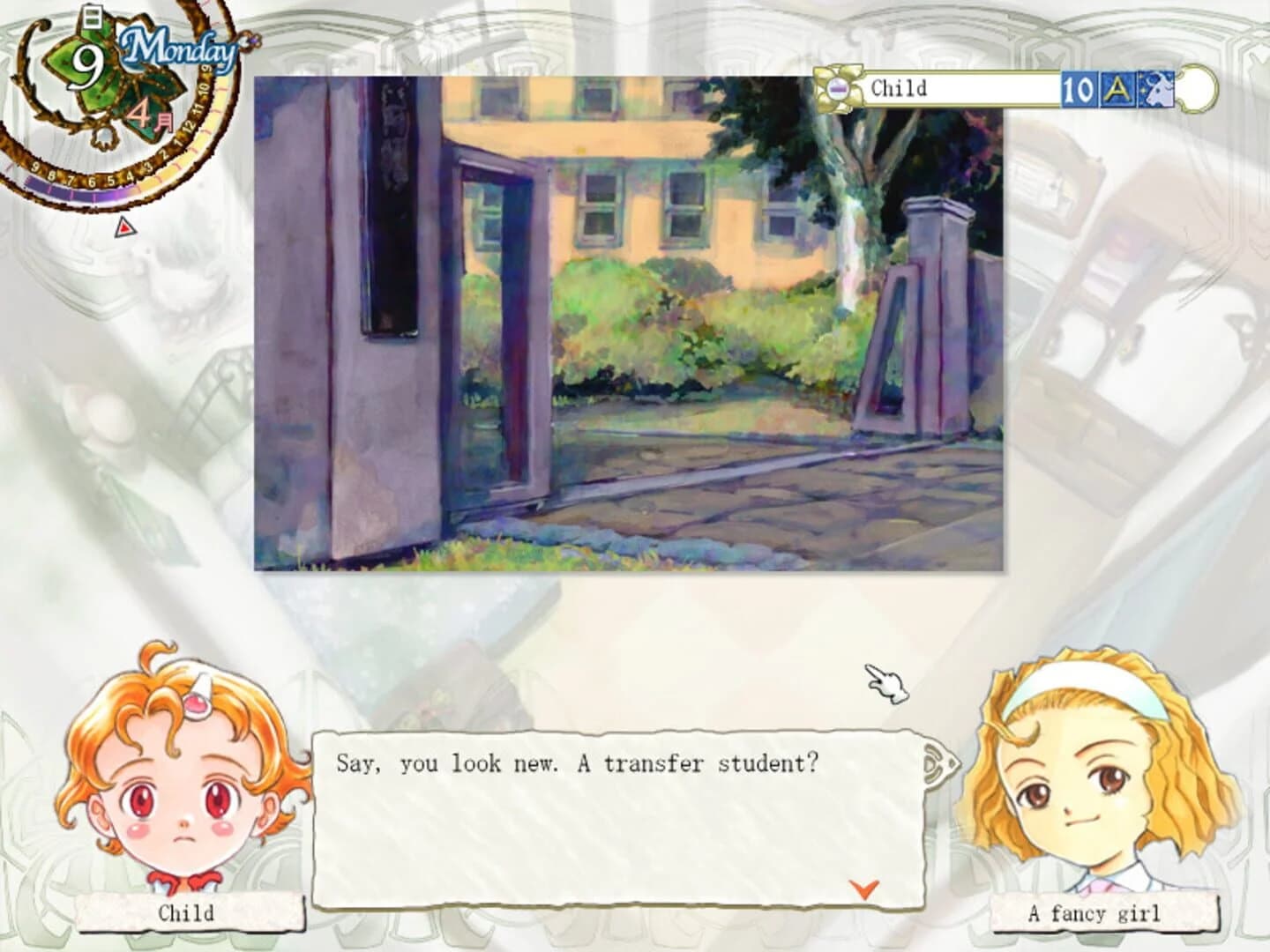Click the 4月 month label on the clock
This screenshot has width=1270, height=952.
click(148, 116)
